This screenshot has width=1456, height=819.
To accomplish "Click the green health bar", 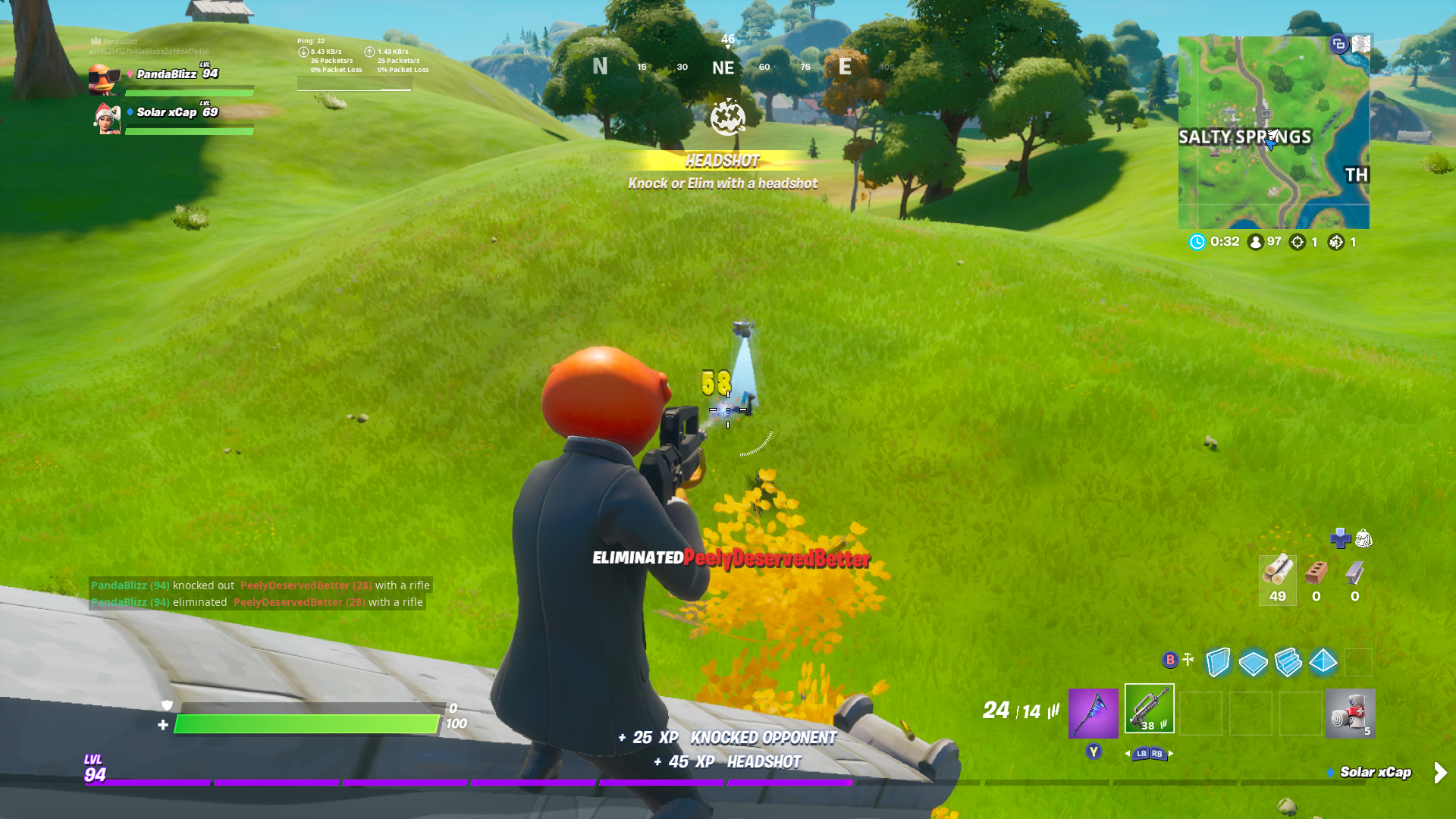I will [x=303, y=723].
